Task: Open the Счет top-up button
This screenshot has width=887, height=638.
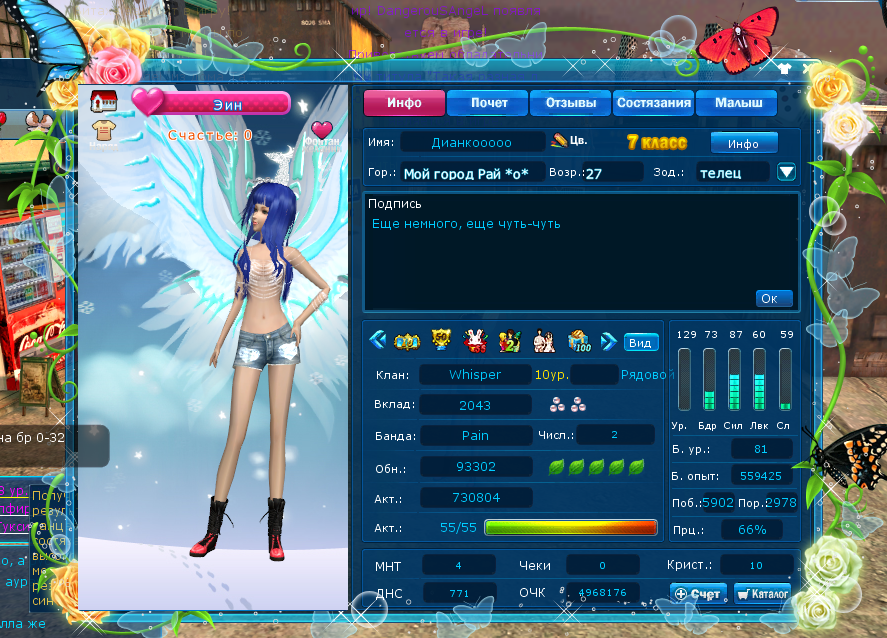Action: (698, 593)
